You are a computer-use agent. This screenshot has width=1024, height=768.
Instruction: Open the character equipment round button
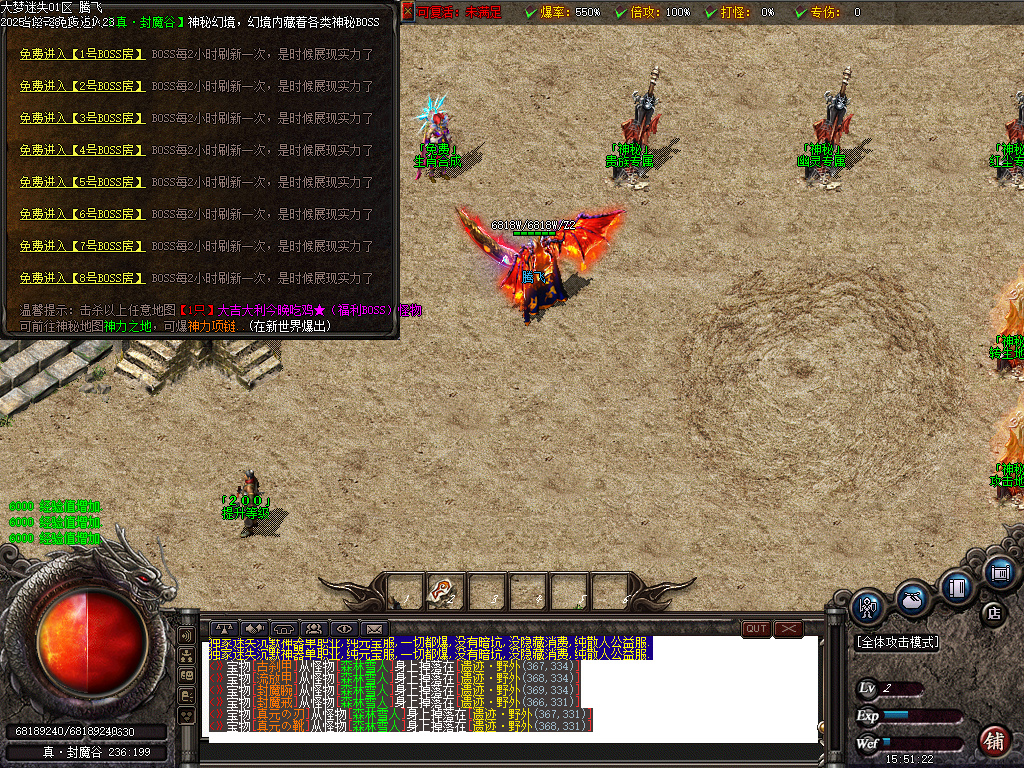coord(868,606)
